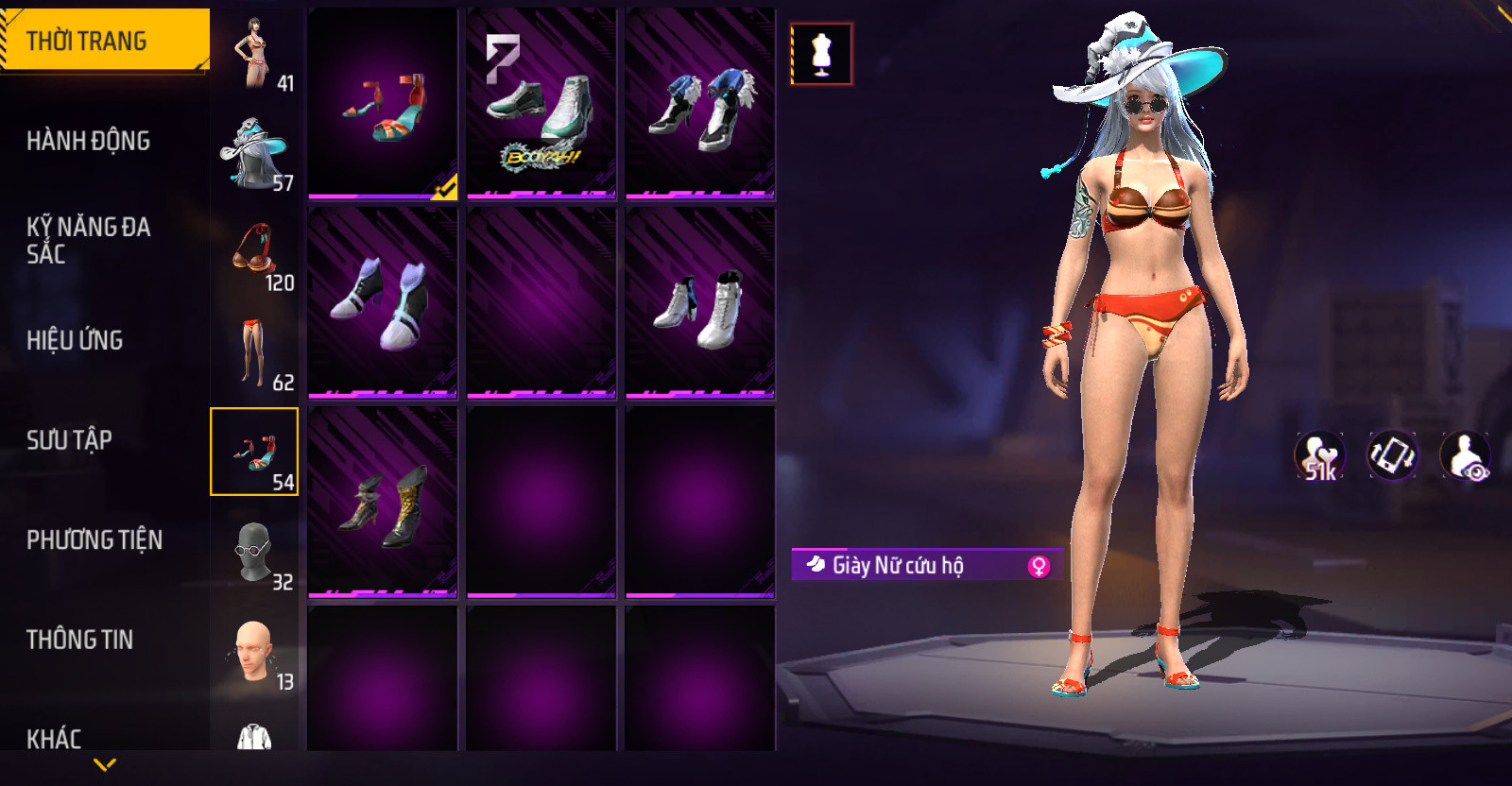The height and width of the screenshot is (786, 1512).
Task: Choose the pants category showing 62
Action: tap(254, 354)
